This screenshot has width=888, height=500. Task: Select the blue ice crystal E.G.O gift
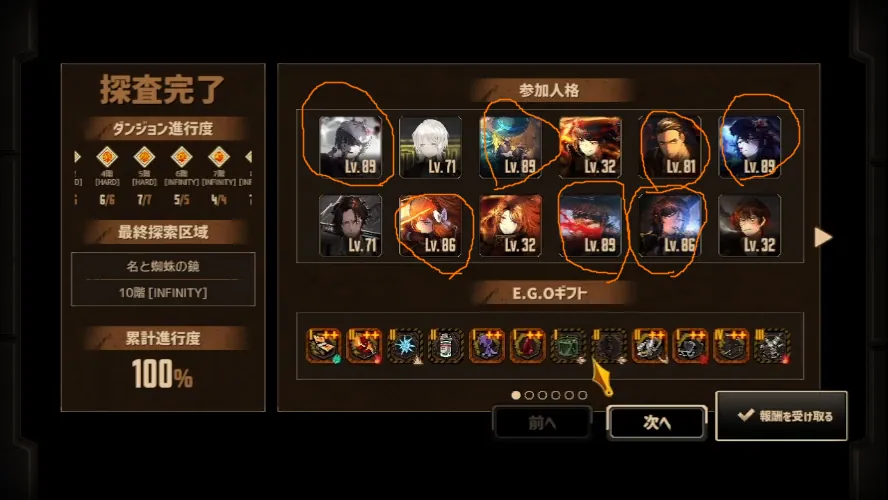pyautogui.click(x=405, y=345)
